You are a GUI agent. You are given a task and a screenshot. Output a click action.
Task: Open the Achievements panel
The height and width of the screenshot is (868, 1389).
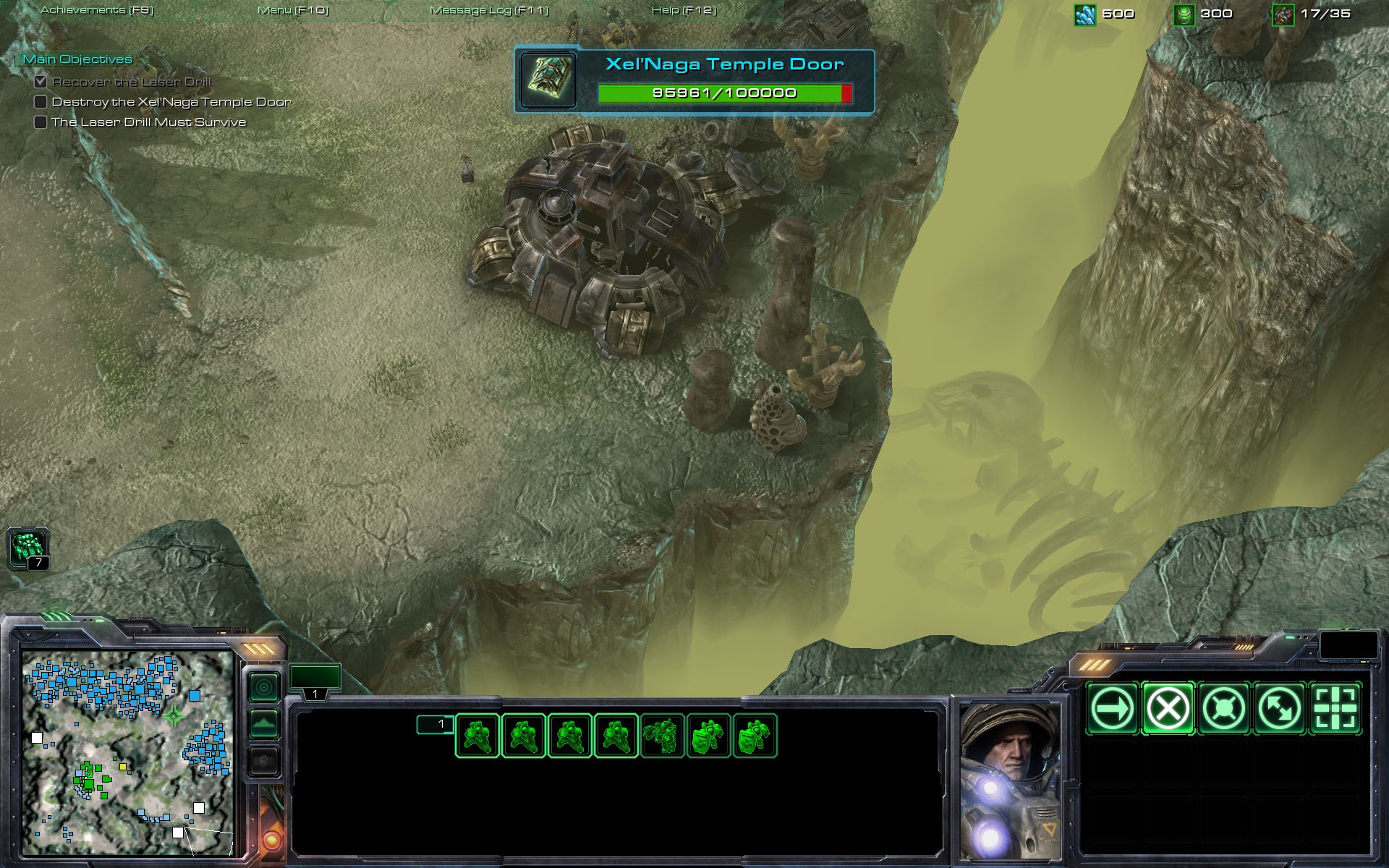tap(97, 10)
